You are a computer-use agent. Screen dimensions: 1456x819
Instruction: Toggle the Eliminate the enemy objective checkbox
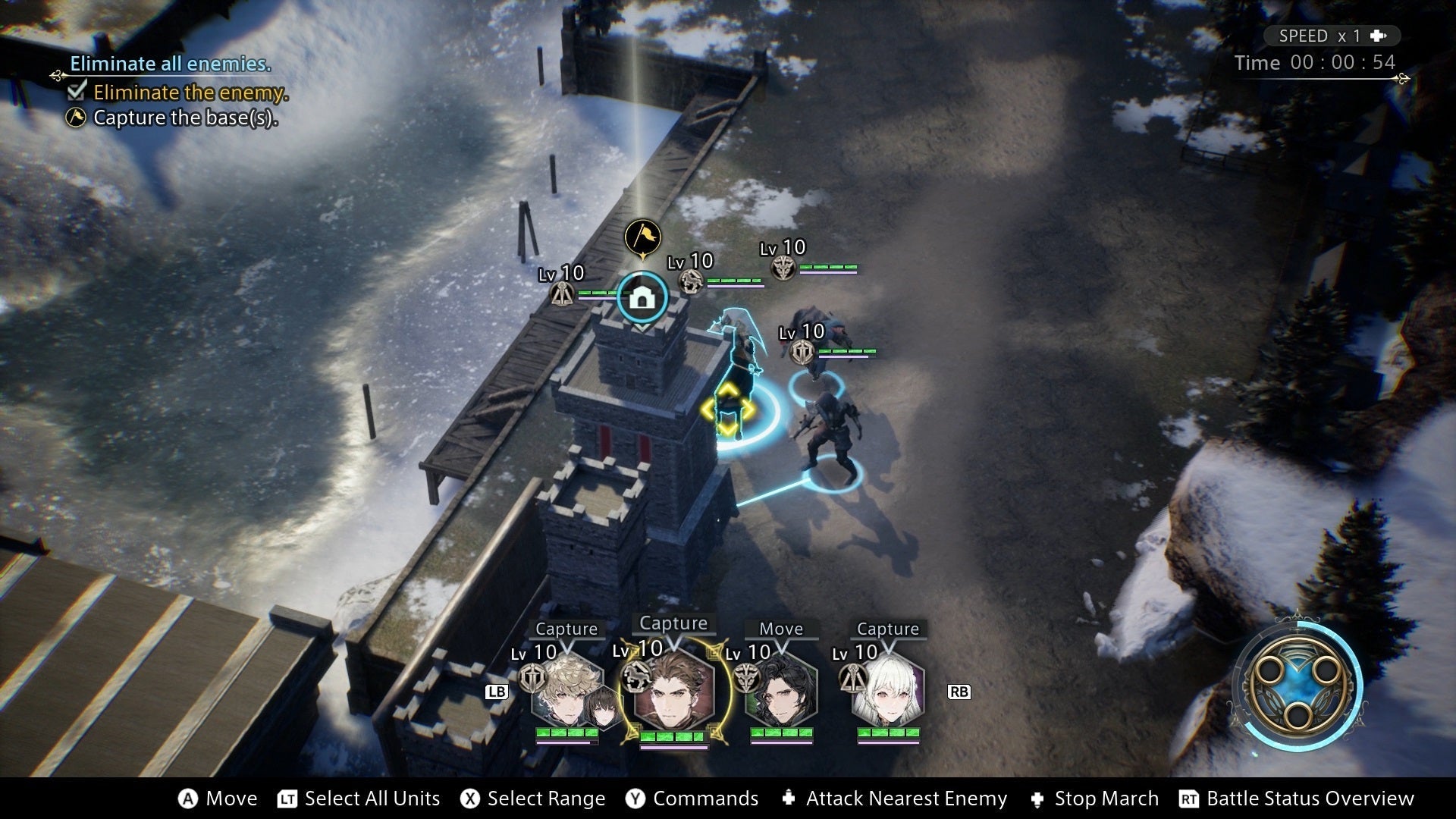pos(76,93)
